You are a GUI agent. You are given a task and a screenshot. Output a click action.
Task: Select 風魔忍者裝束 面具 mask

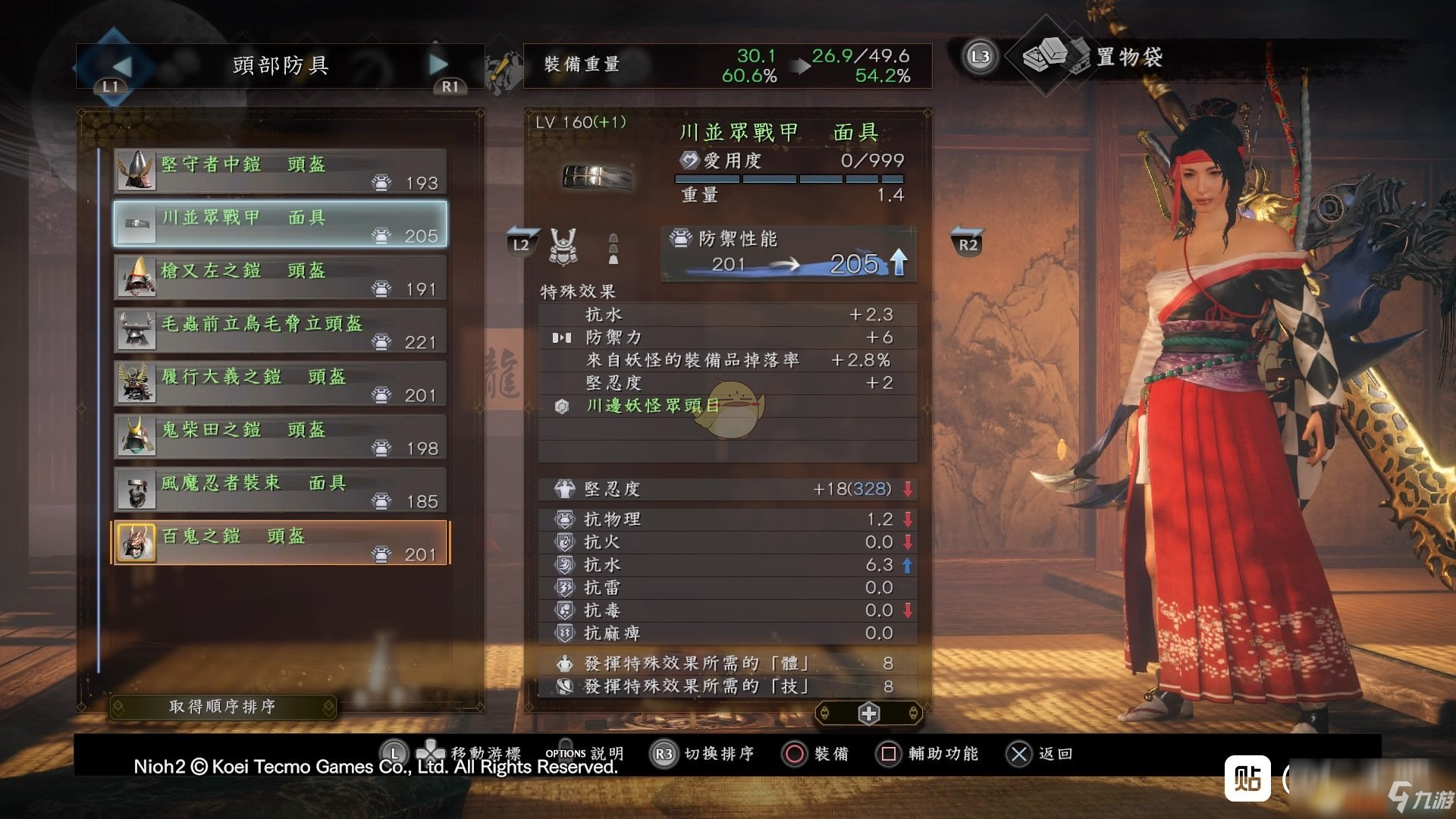click(x=280, y=490)
